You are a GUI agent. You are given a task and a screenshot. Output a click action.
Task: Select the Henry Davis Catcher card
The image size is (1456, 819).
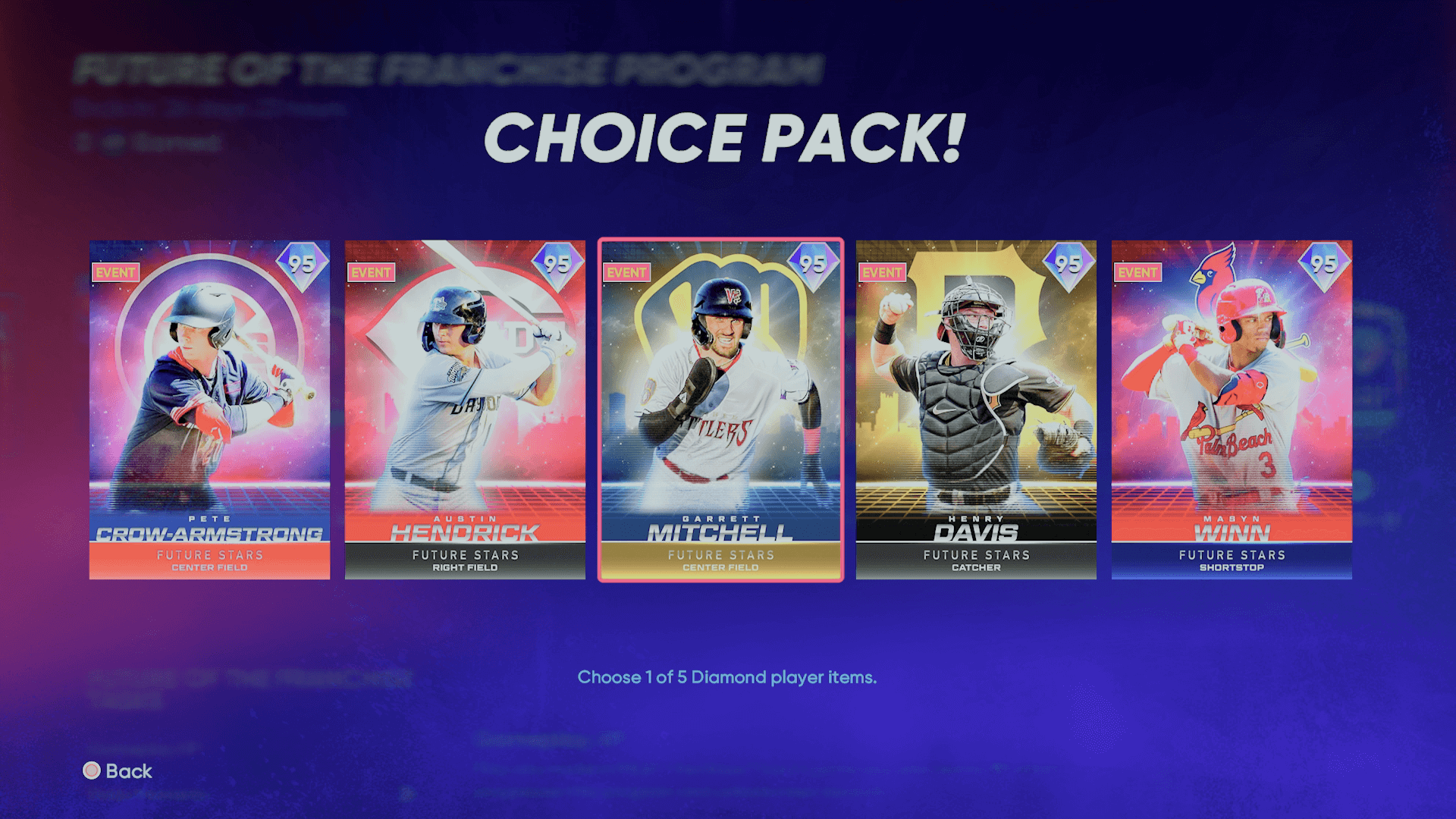976,409
